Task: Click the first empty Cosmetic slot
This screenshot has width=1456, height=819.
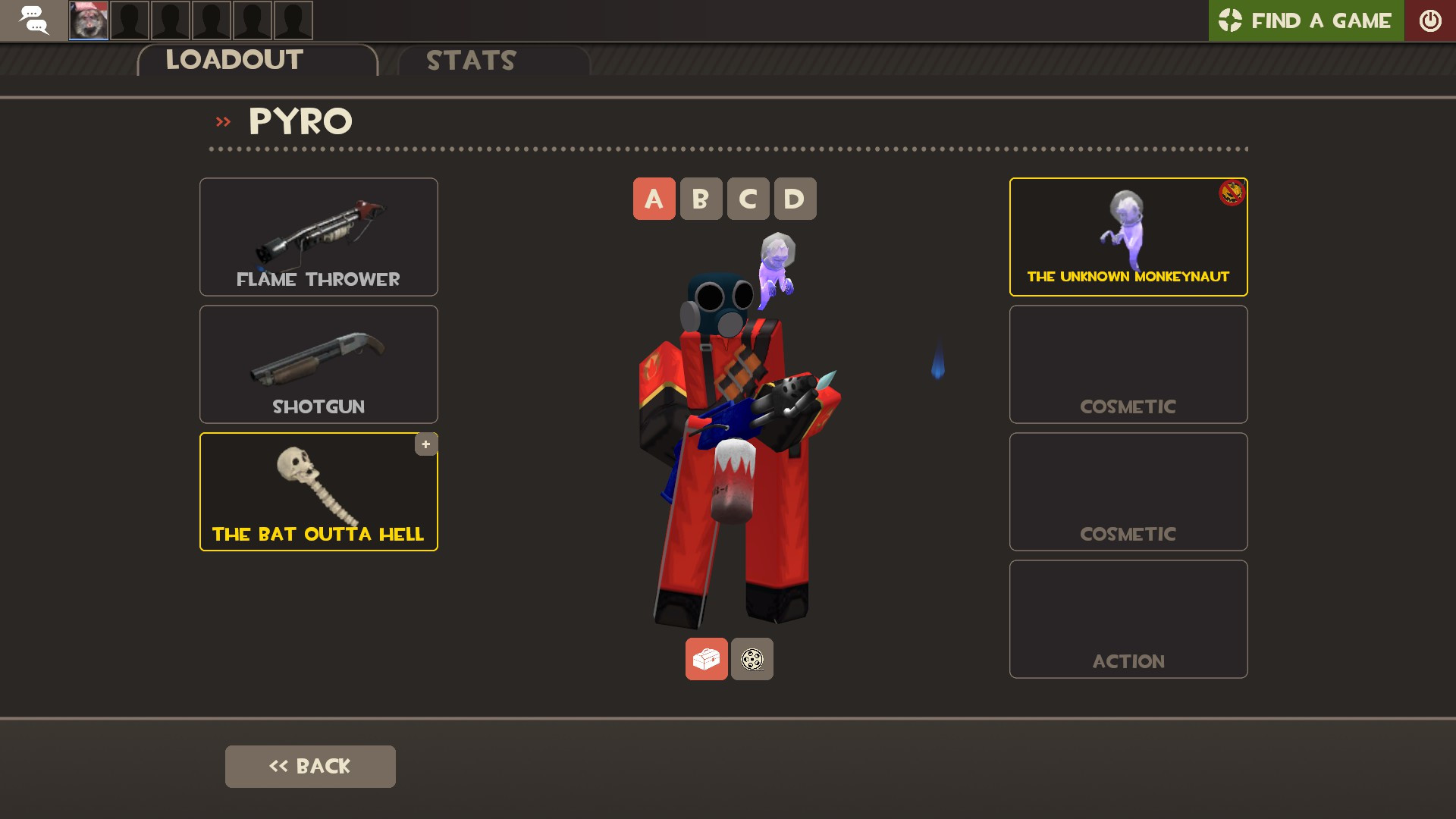Action: pyautogui.click(x=1128, y=364)
